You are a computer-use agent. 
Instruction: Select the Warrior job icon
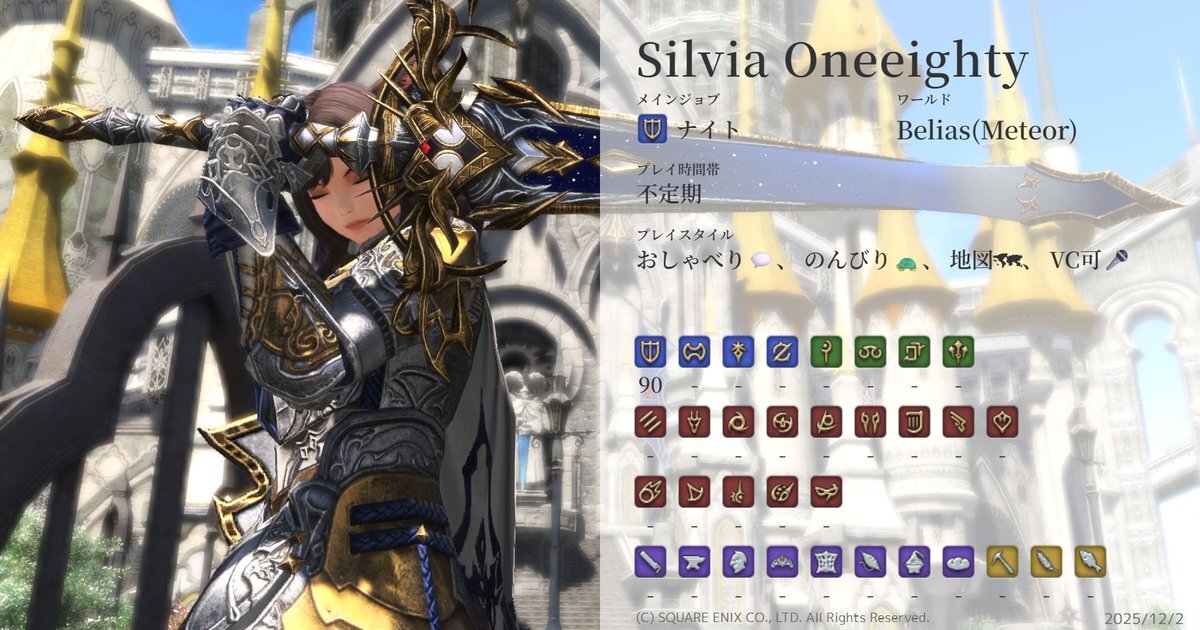(x=694, y=351)
